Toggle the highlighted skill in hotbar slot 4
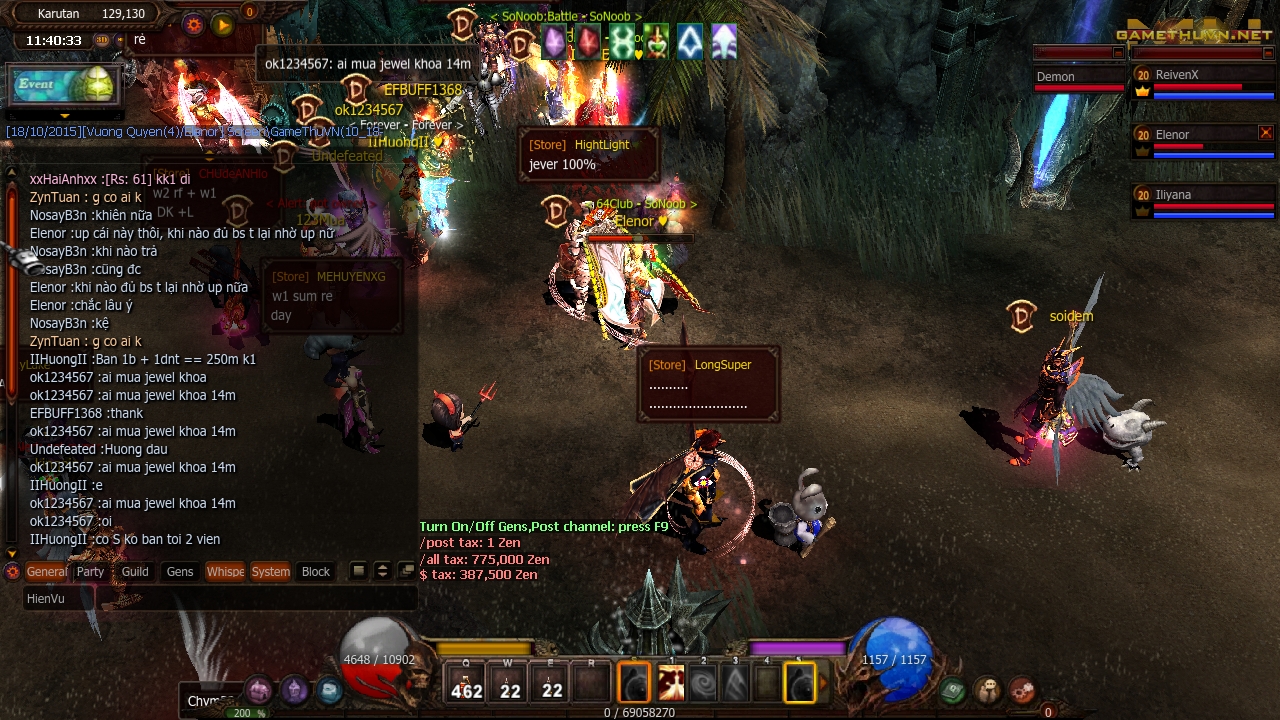1280x720 pixels. point(800,682)
